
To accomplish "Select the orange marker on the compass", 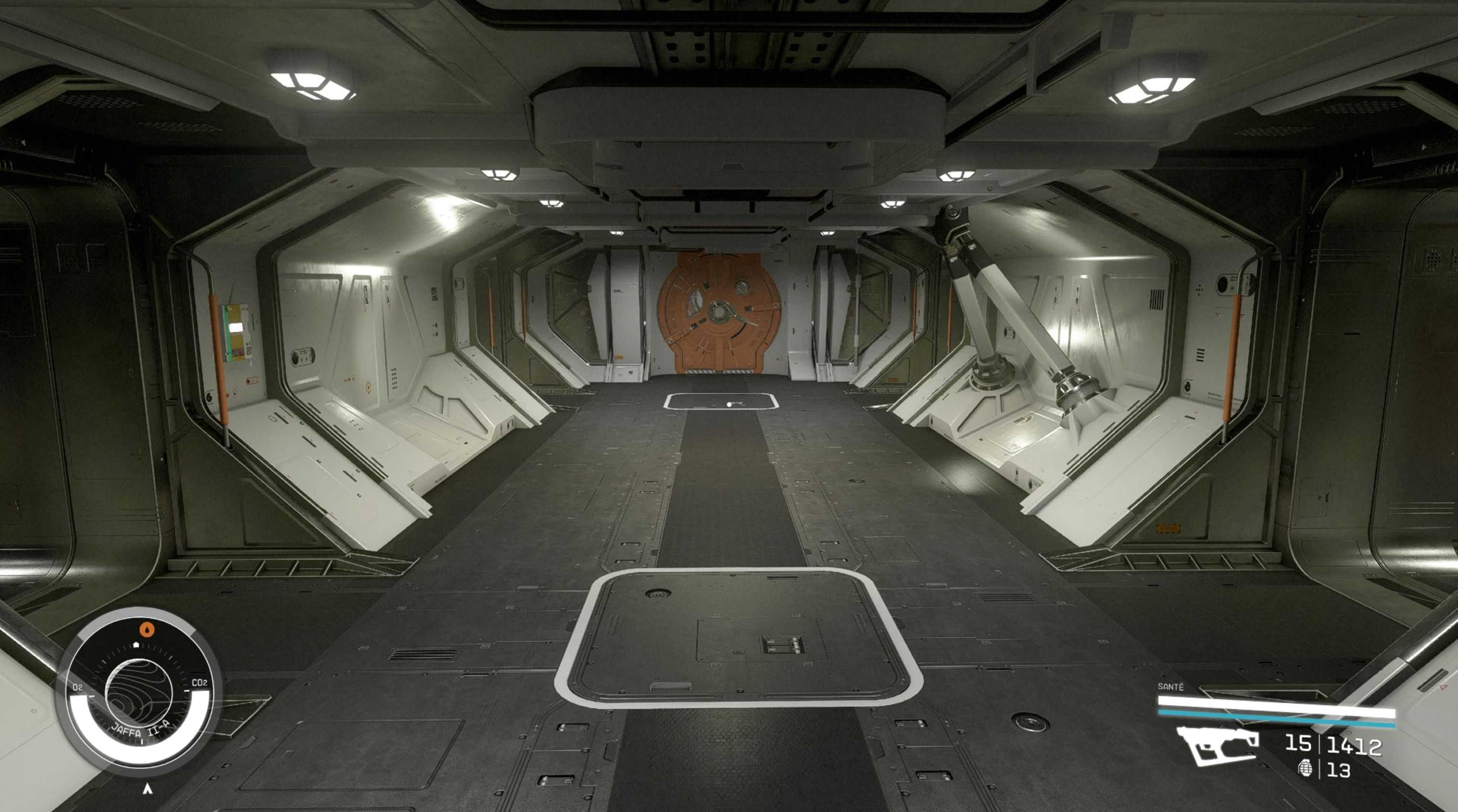I will [x=147, y=629].
